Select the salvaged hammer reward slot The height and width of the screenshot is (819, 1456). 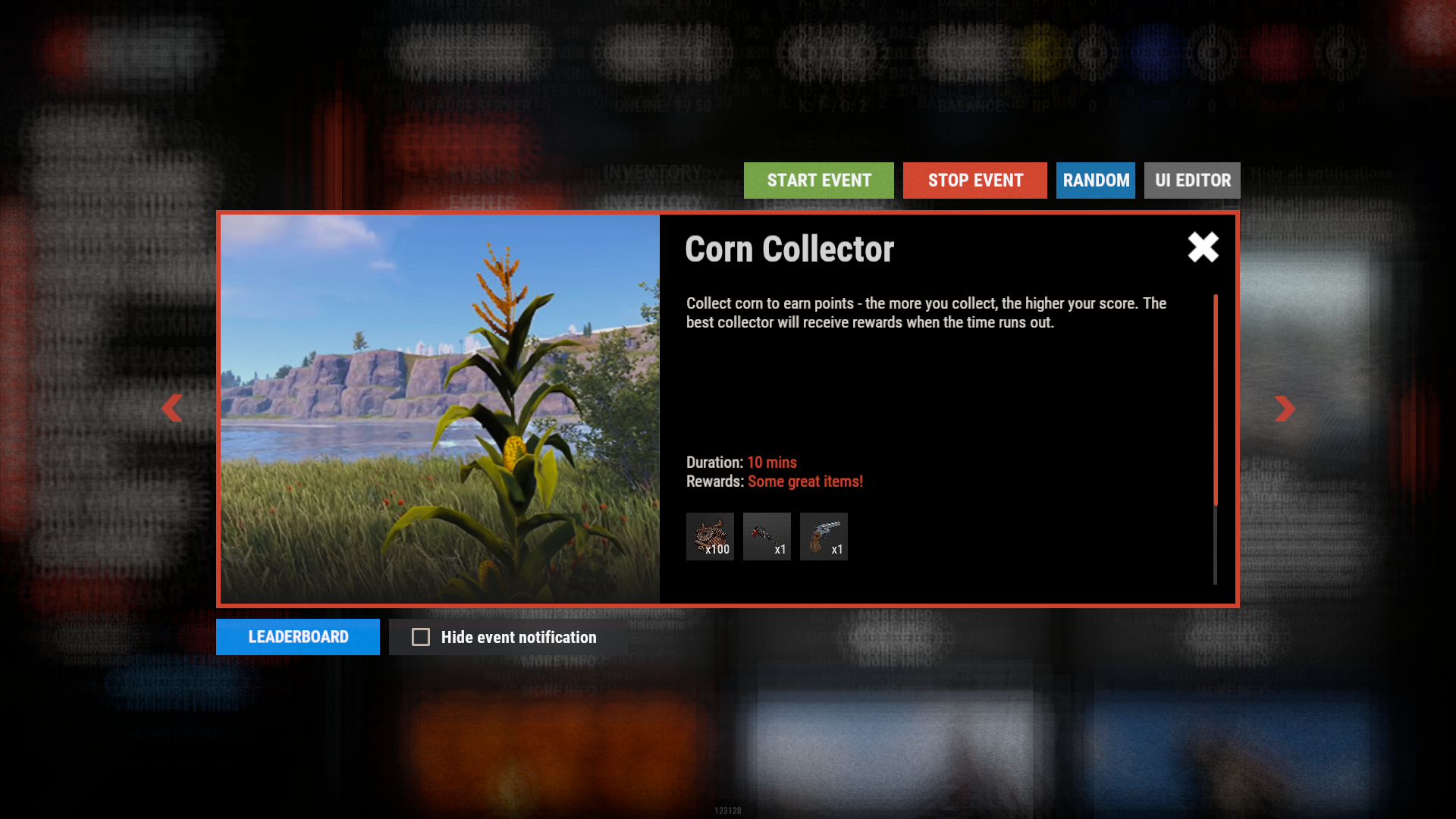click(x=767, y=536)
